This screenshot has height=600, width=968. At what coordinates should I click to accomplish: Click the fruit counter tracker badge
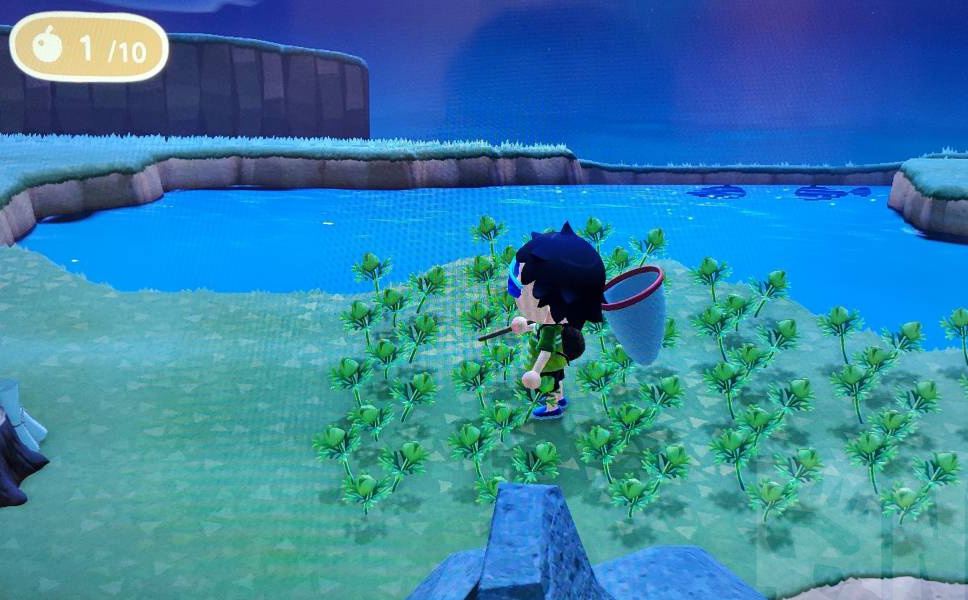(x=88, y=47)
